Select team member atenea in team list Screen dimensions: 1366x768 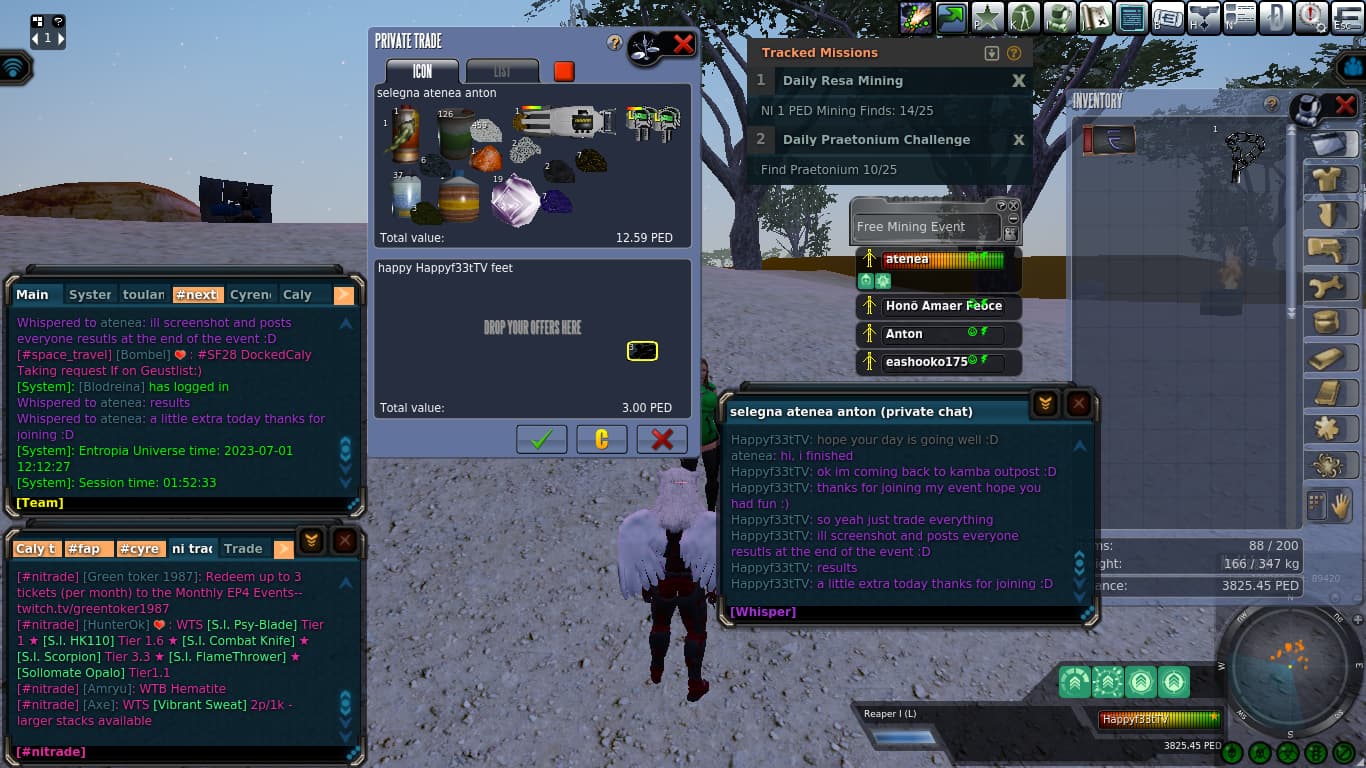coord(938,260)
